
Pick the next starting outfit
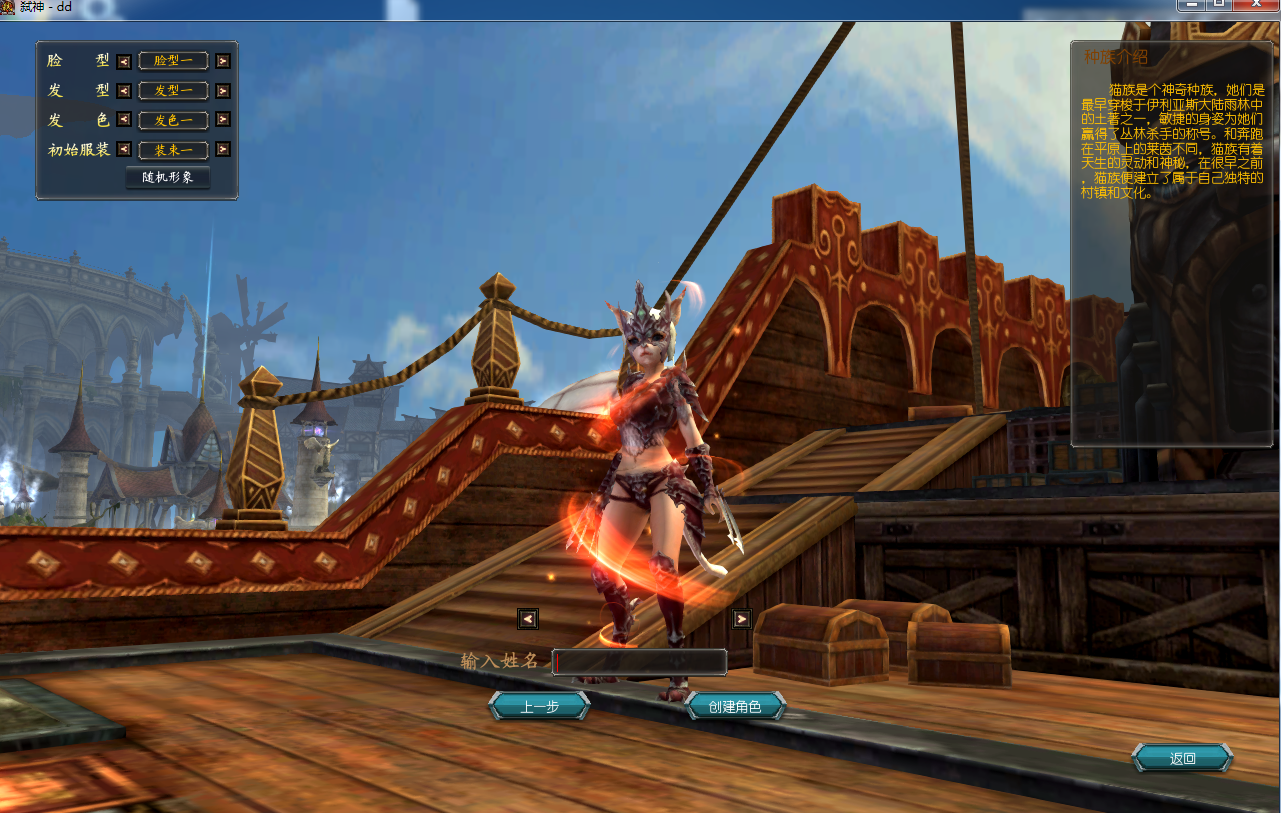[x=223, y=150]
